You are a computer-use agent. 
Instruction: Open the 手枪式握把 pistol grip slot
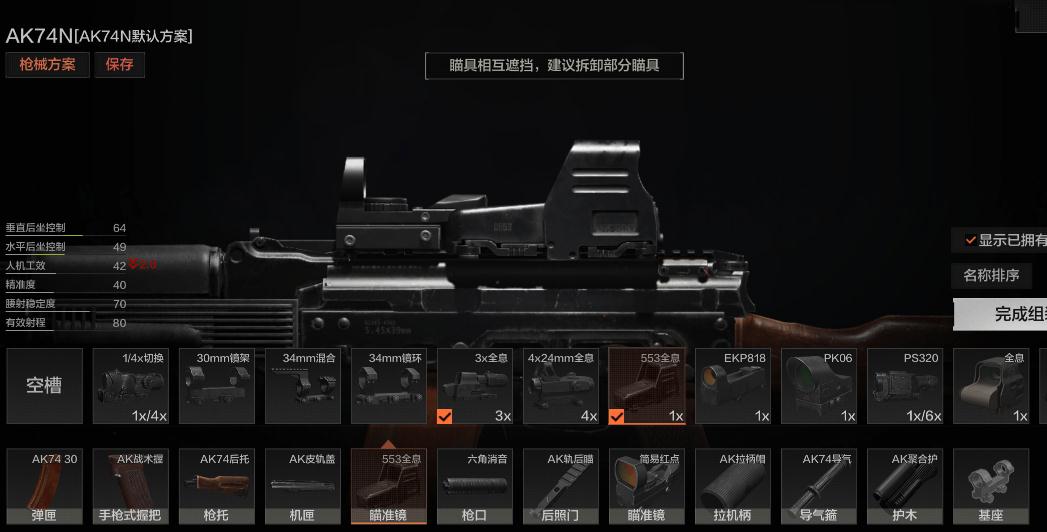coord(130,487)
